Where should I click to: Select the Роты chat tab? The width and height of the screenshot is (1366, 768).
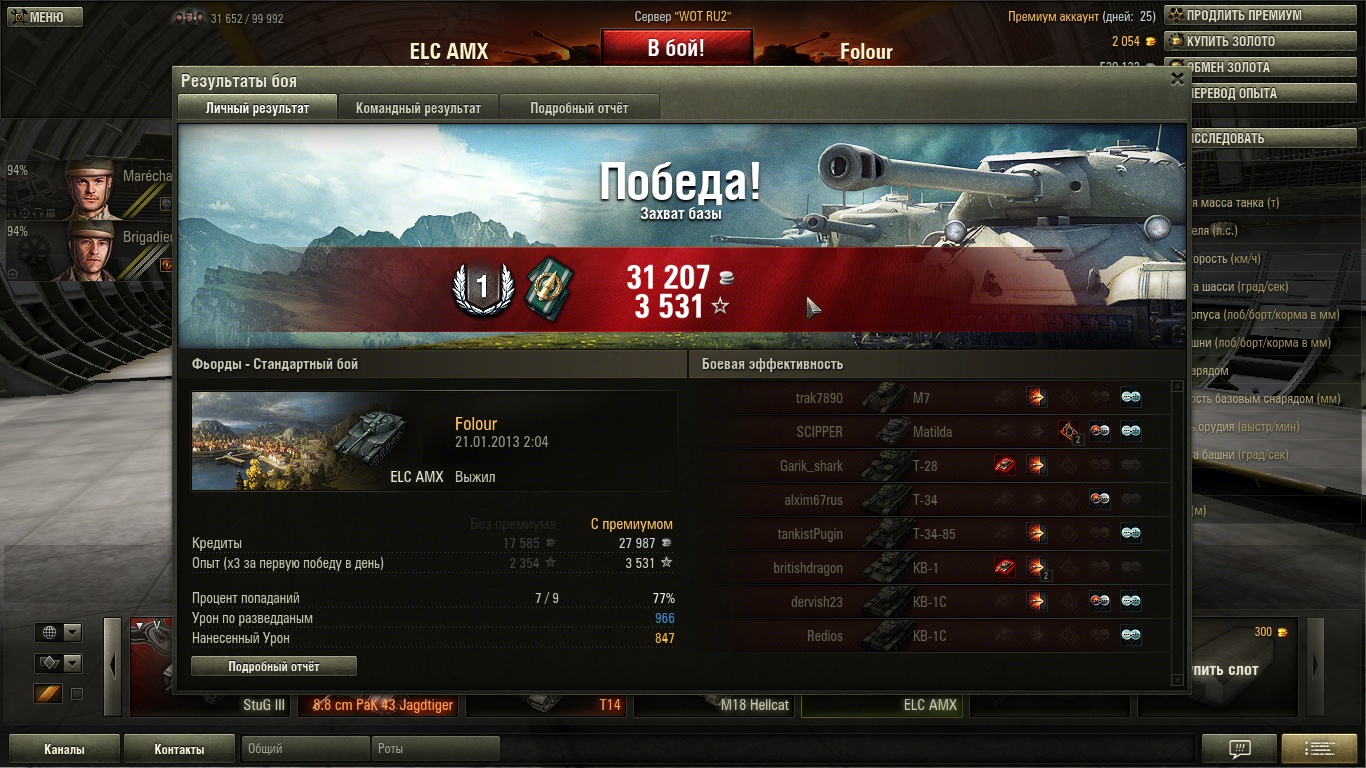coord(435,749)
